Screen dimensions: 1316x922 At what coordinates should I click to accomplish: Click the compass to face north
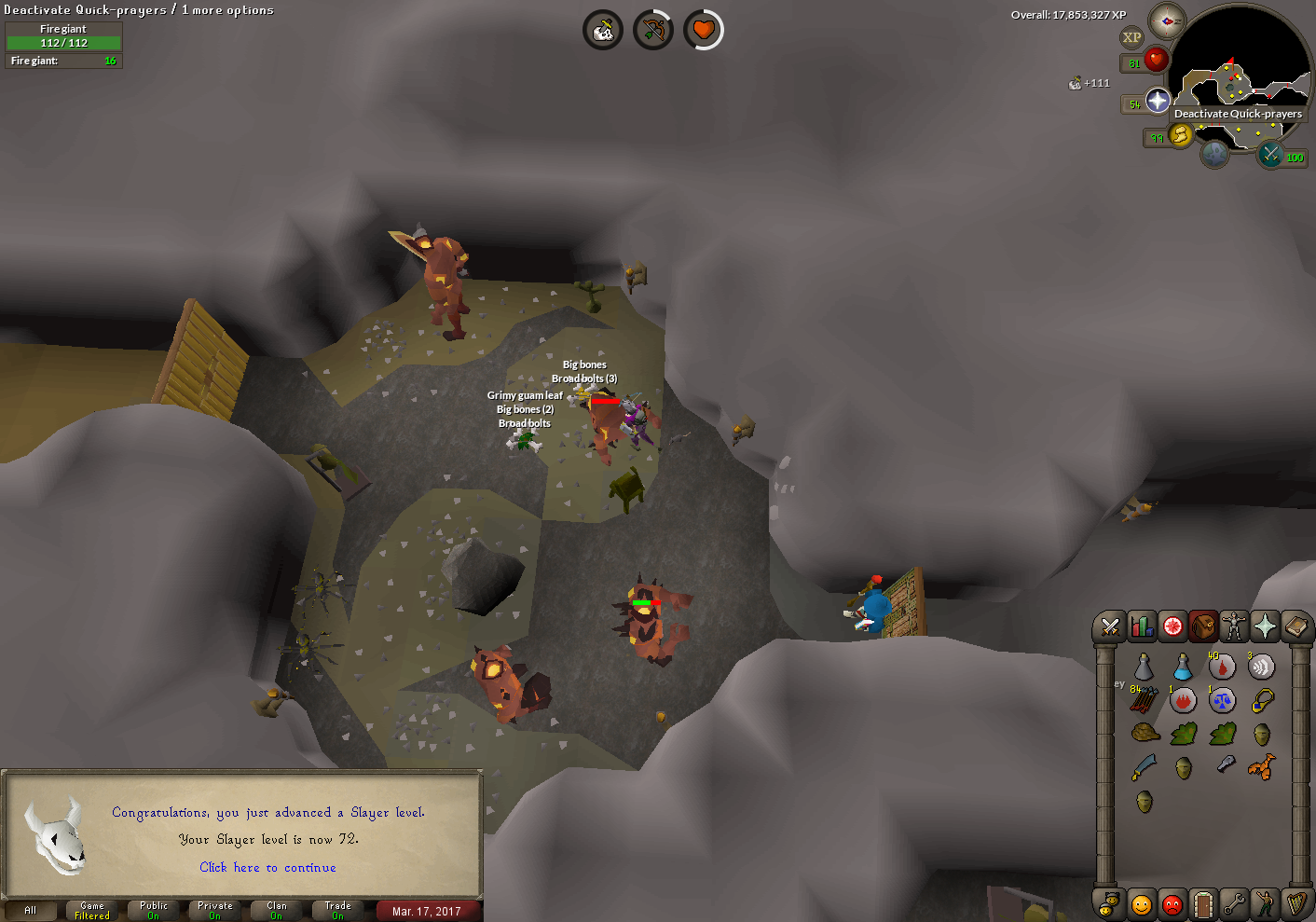pos(1166,21)
